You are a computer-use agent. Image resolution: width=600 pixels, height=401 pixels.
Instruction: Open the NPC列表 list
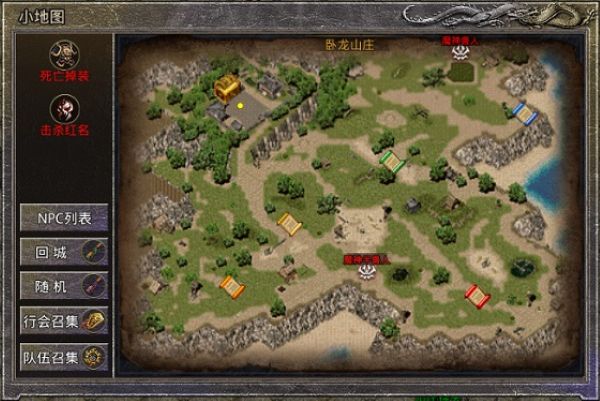(x=65, y=217)
